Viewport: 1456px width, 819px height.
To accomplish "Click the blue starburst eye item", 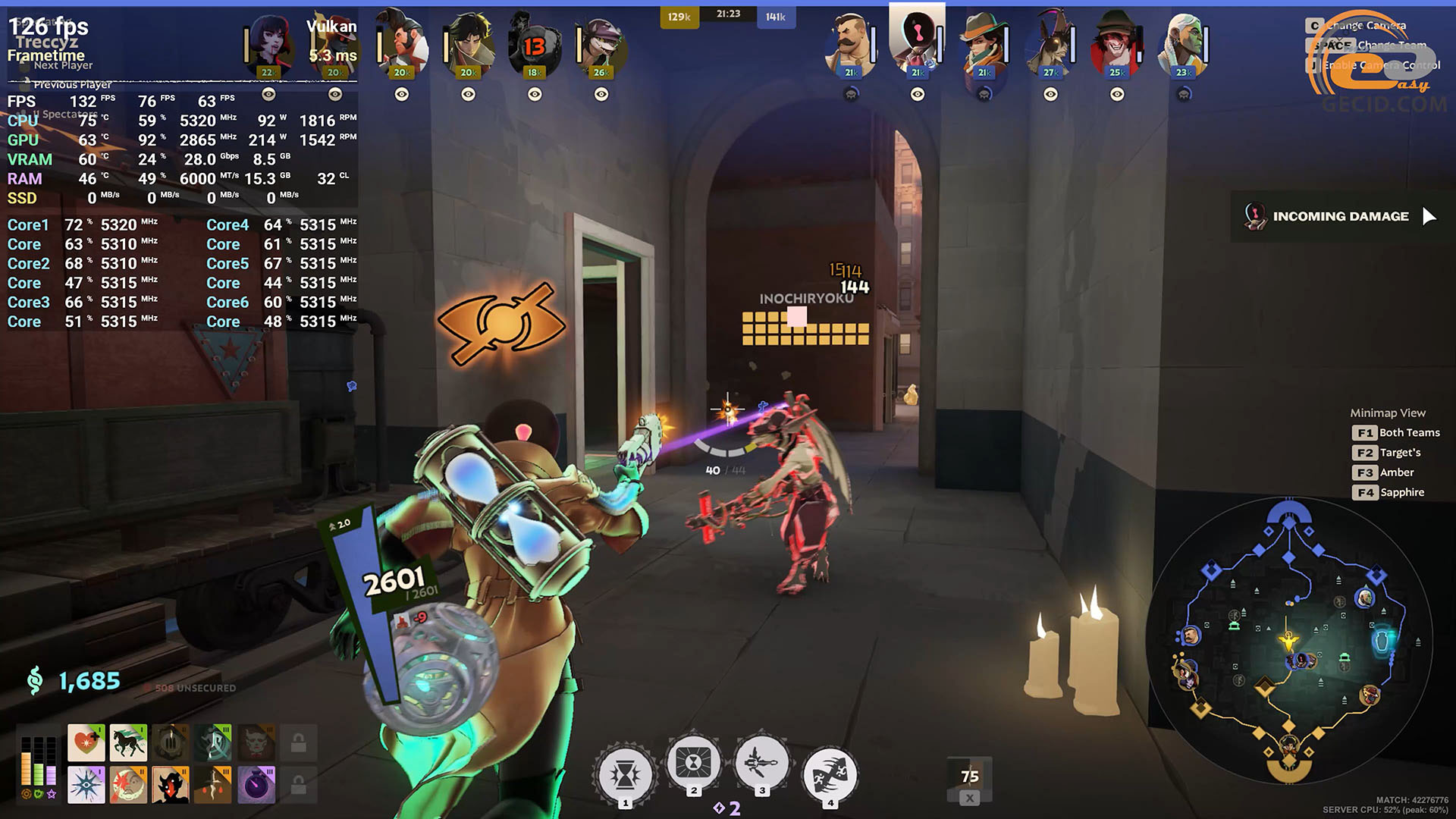I will coord(86,785).
